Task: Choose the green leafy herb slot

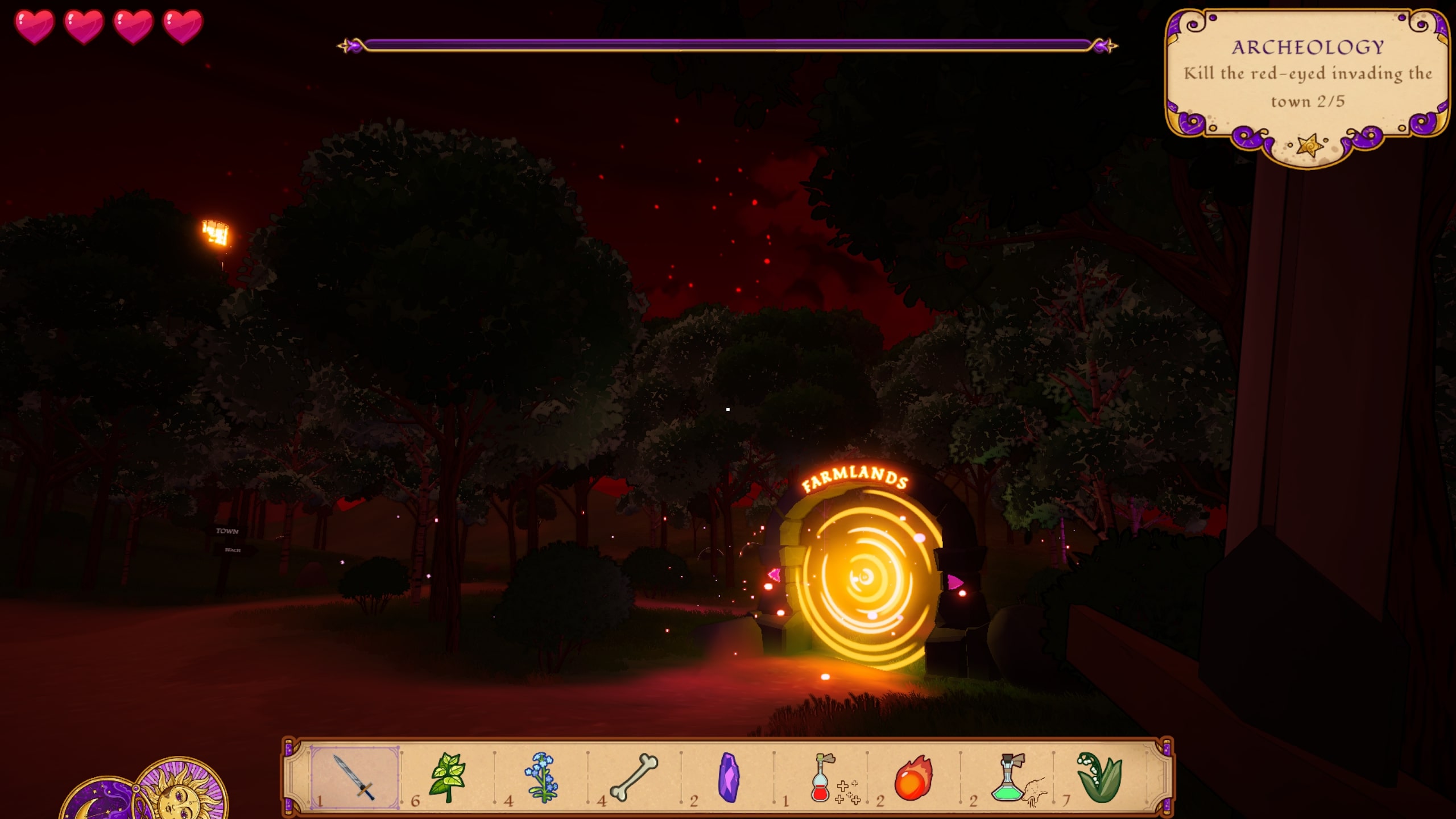Action: pyautogui.click(x=448, y=777)
